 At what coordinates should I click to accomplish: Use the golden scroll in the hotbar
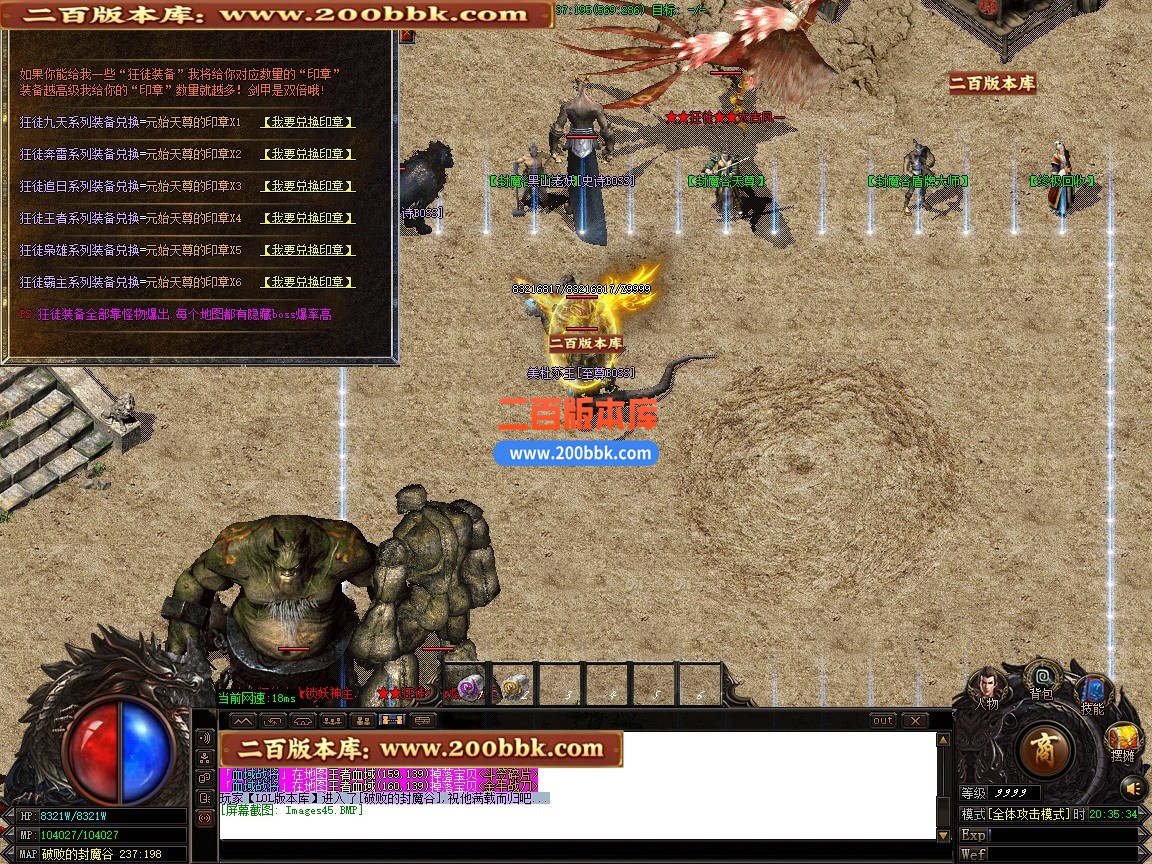pyautogui.click(x=515, y=688)
